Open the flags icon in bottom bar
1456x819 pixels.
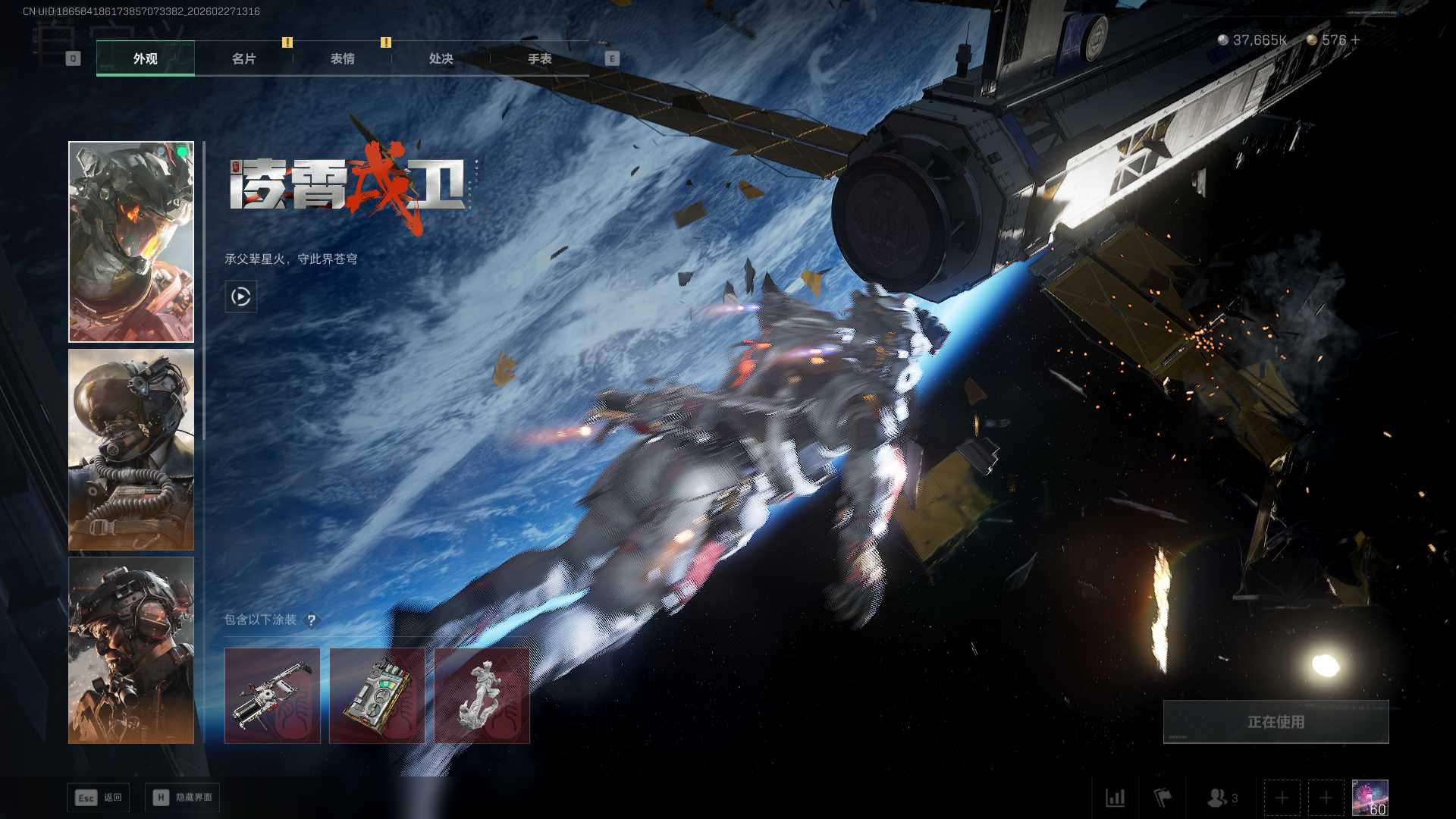(1162, 798)
